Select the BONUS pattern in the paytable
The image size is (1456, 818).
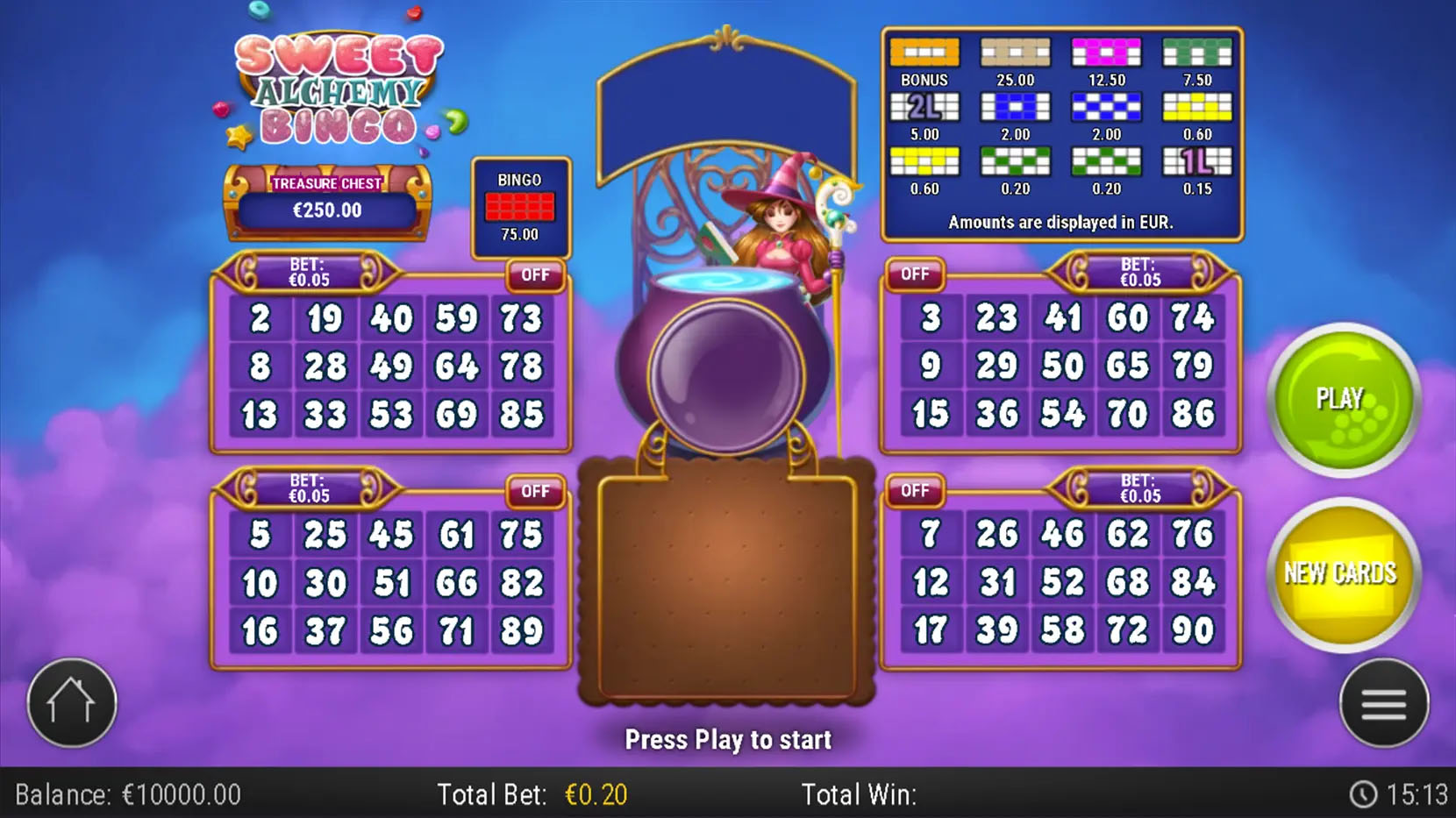point(924,53)
